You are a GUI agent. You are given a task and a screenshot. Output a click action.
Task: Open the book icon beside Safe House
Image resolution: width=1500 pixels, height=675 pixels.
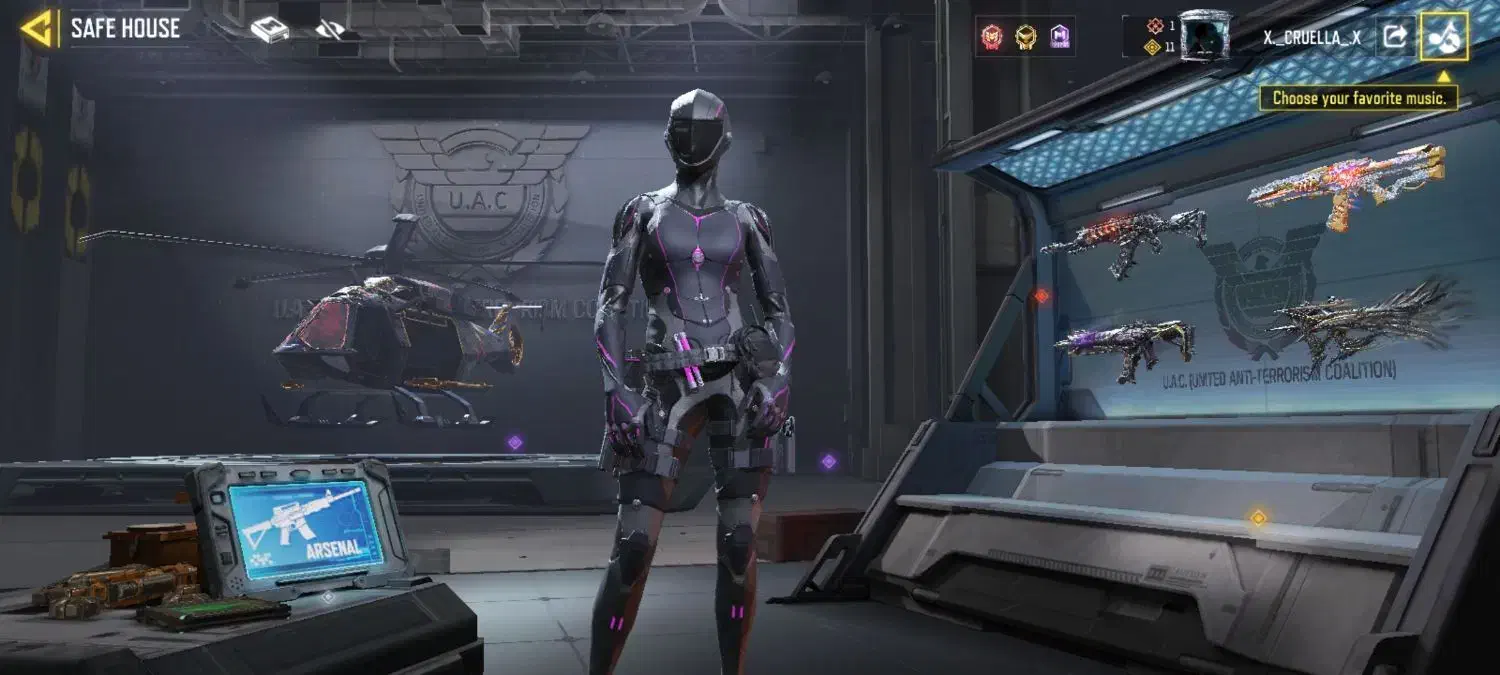coord(269,30)
